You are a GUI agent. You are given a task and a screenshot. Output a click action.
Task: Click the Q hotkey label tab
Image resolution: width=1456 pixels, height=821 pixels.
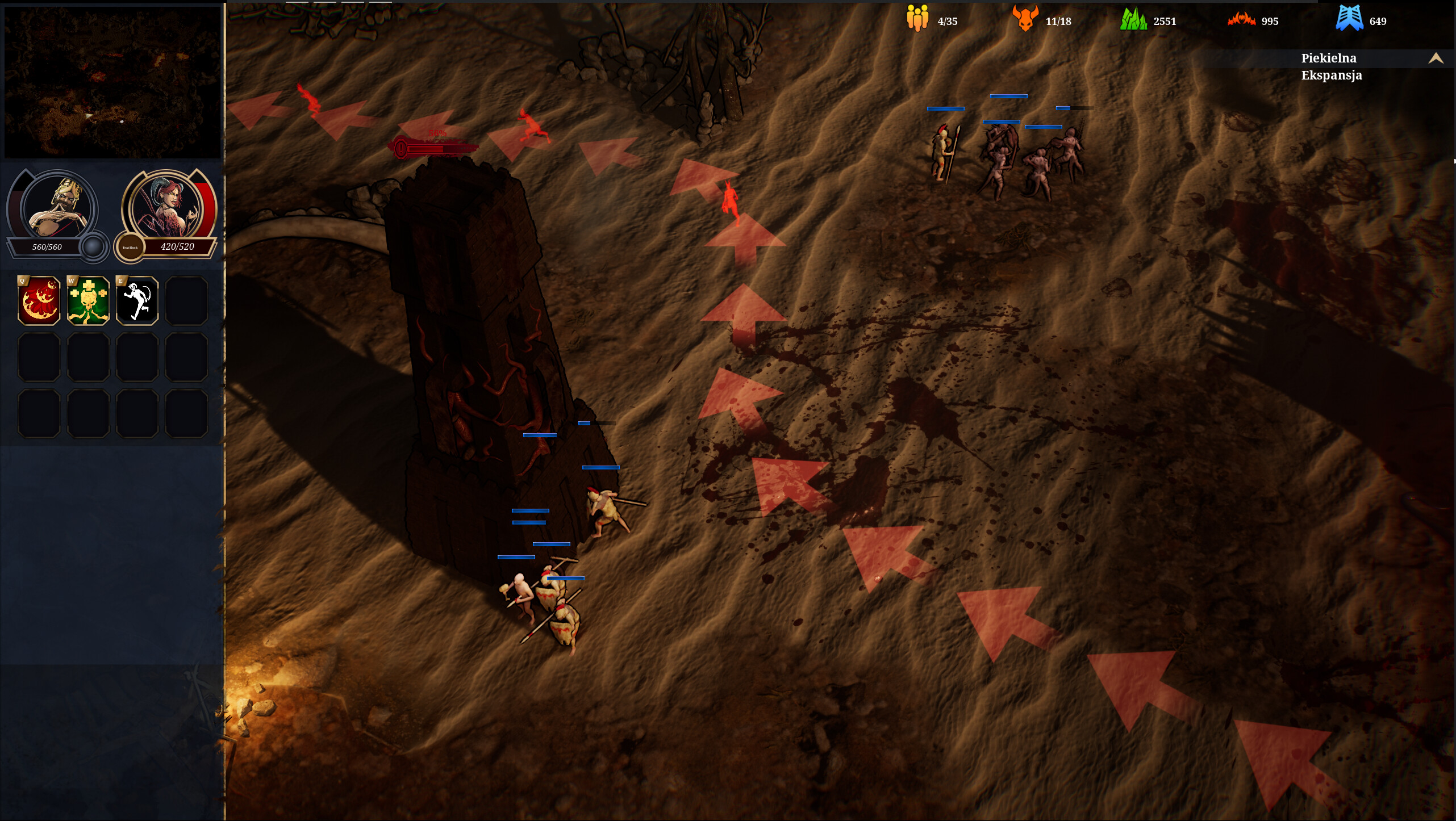click(x=21, y=281)
